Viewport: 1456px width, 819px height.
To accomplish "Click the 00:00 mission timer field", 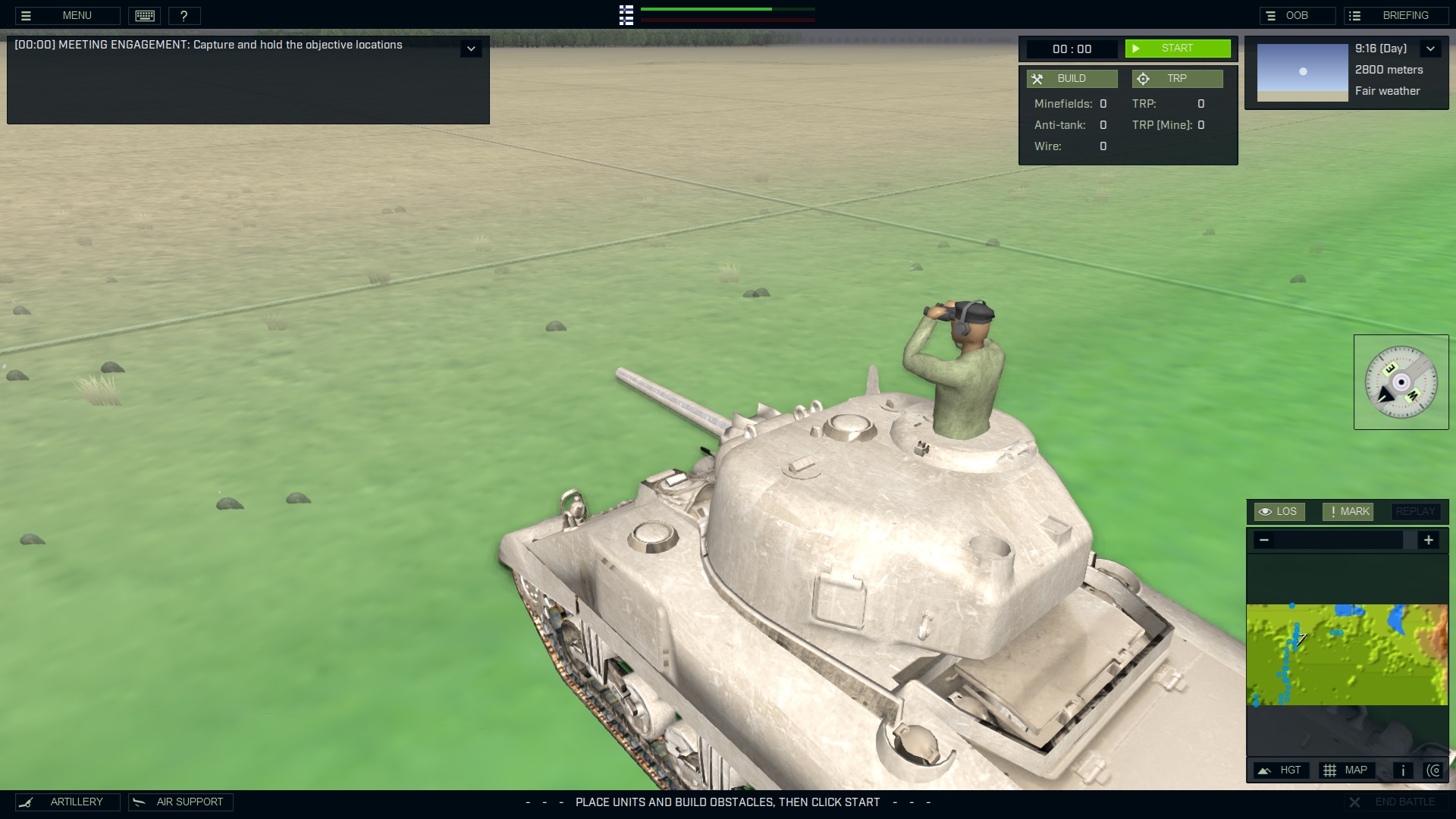I will (x=1073, y=49).
